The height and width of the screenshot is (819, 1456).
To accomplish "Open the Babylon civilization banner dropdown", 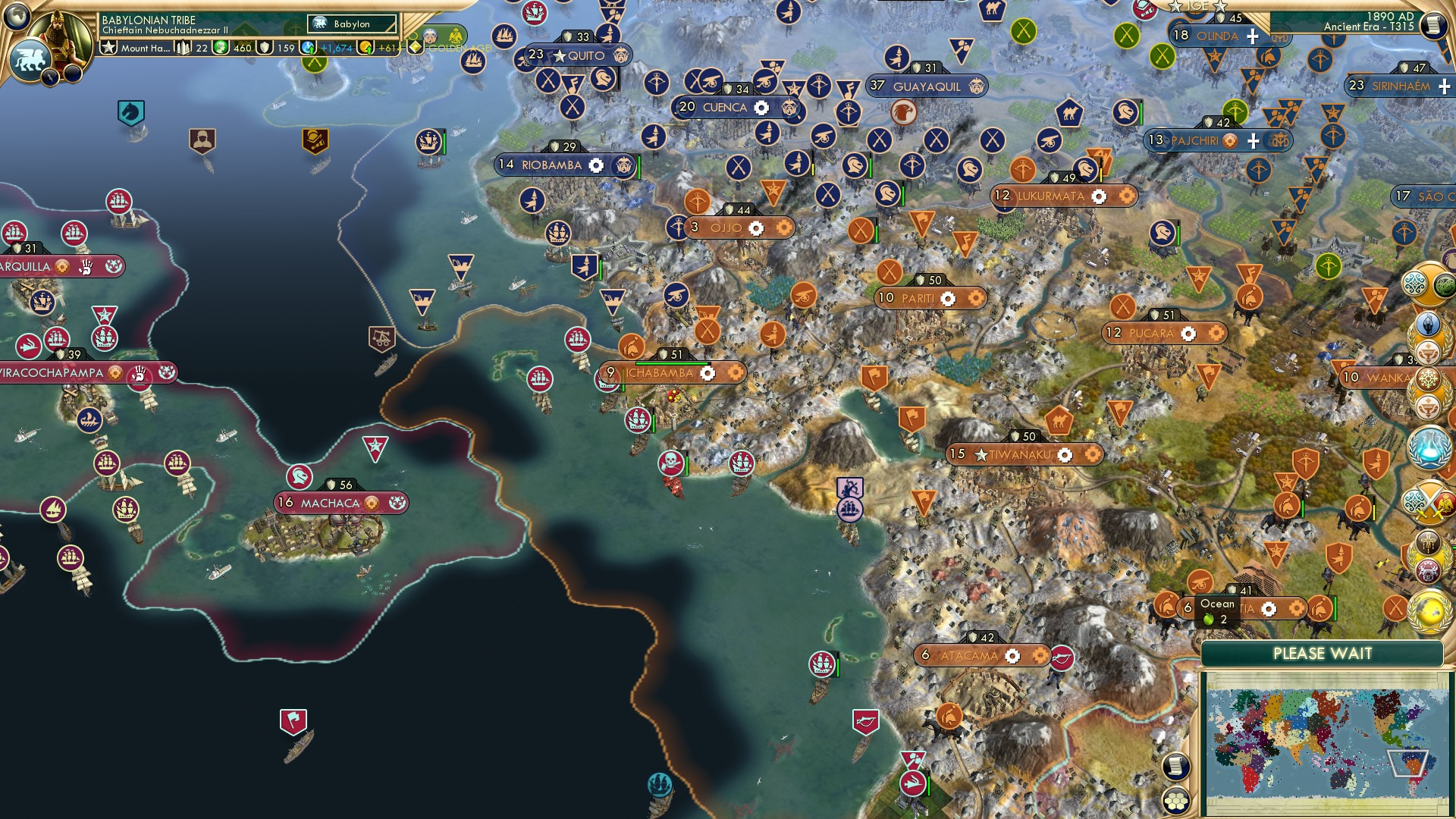I will pos(349,24).
